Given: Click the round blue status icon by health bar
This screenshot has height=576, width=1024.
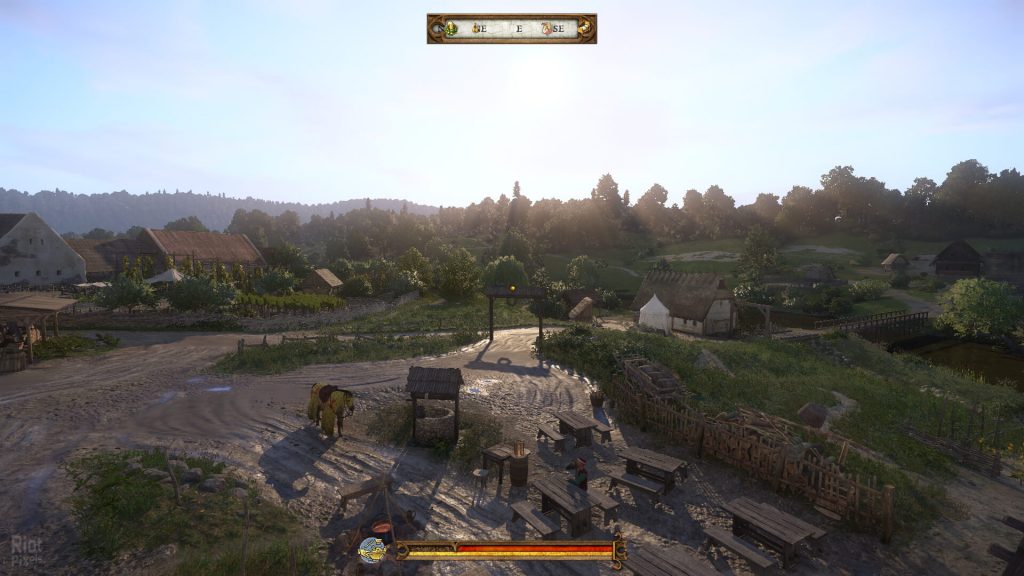Looking at the screenshot, I should pyautogui.click(x=372, y=549).
